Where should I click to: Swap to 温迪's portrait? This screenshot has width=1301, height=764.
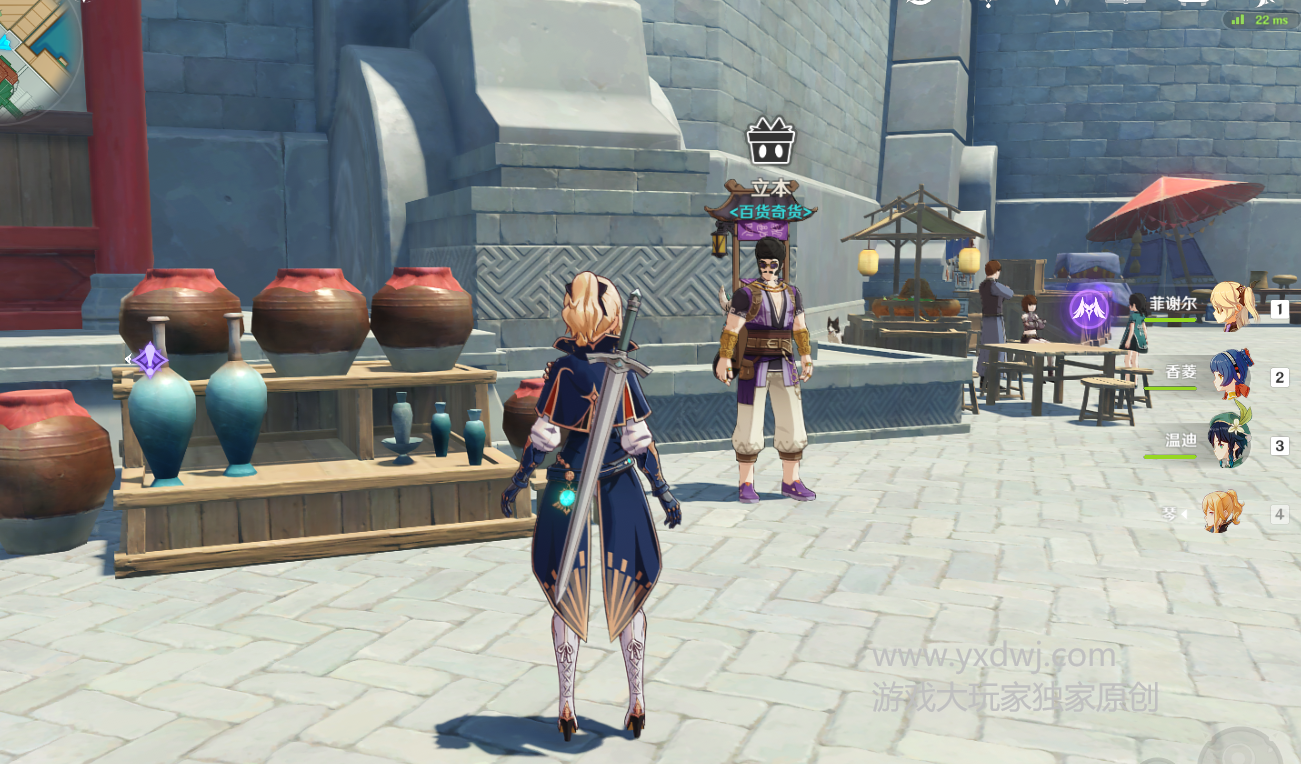coord(1229,443)
